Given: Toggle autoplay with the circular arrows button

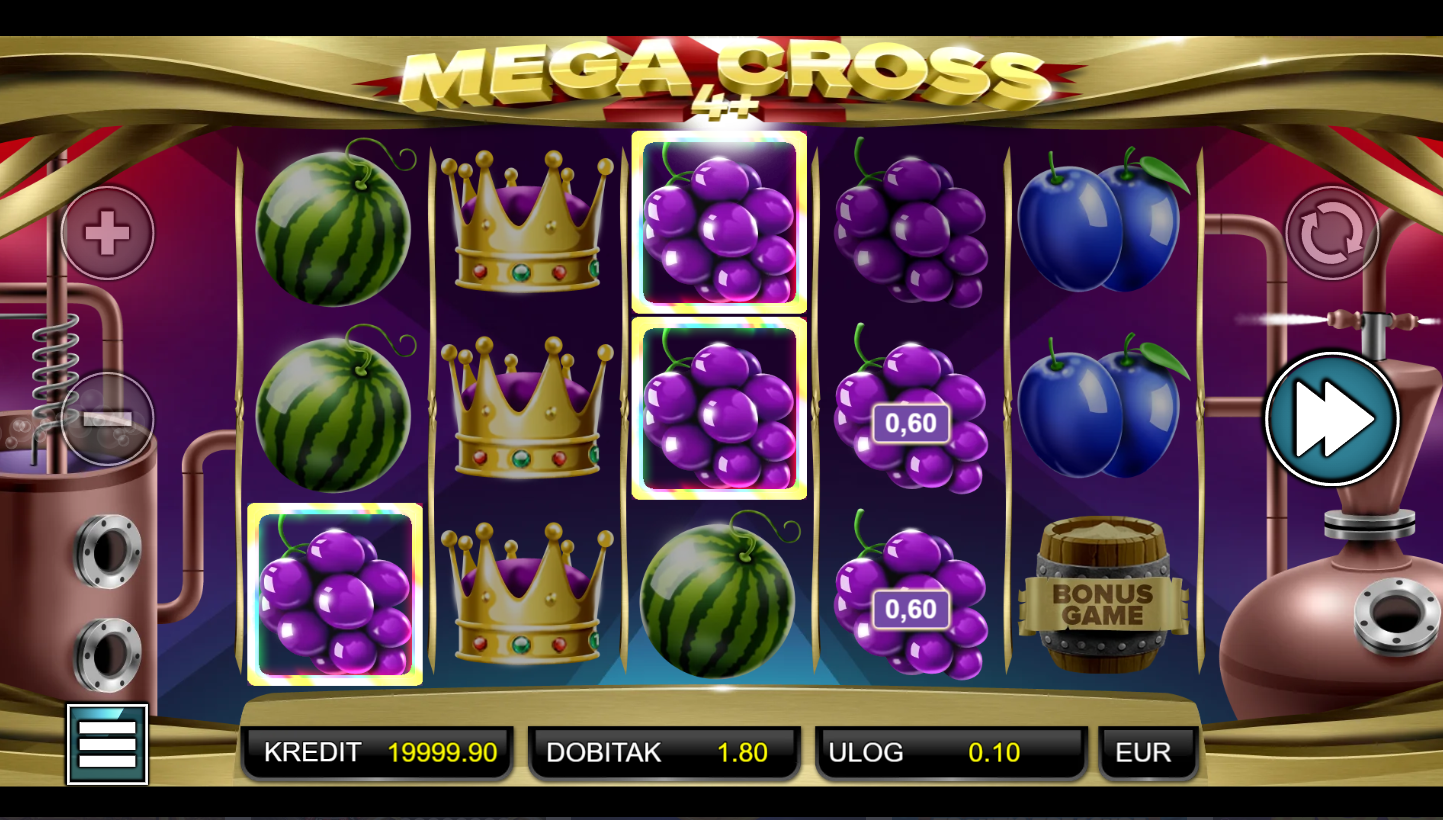Looking at the screenshot, I should (1331, 233).
